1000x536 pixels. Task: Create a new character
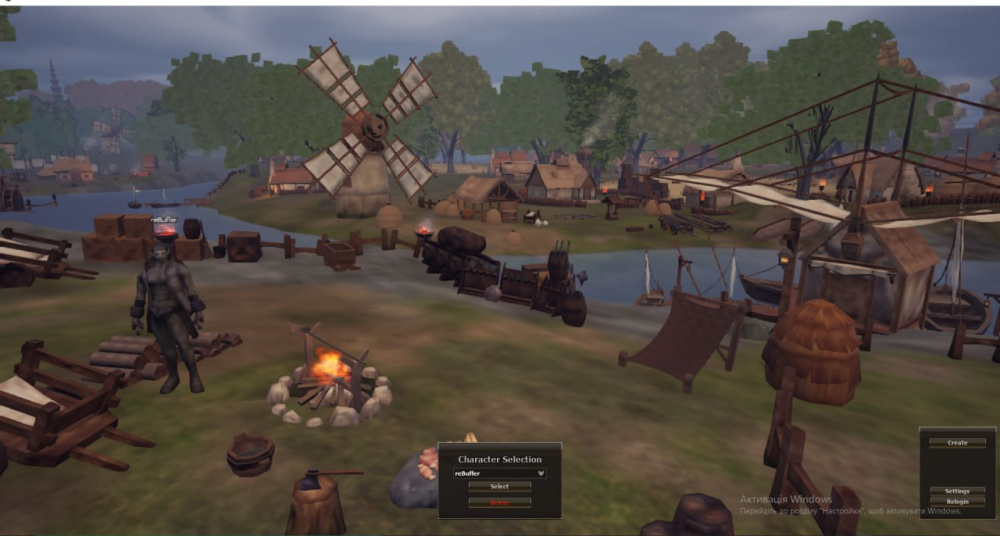pos(957,442)
